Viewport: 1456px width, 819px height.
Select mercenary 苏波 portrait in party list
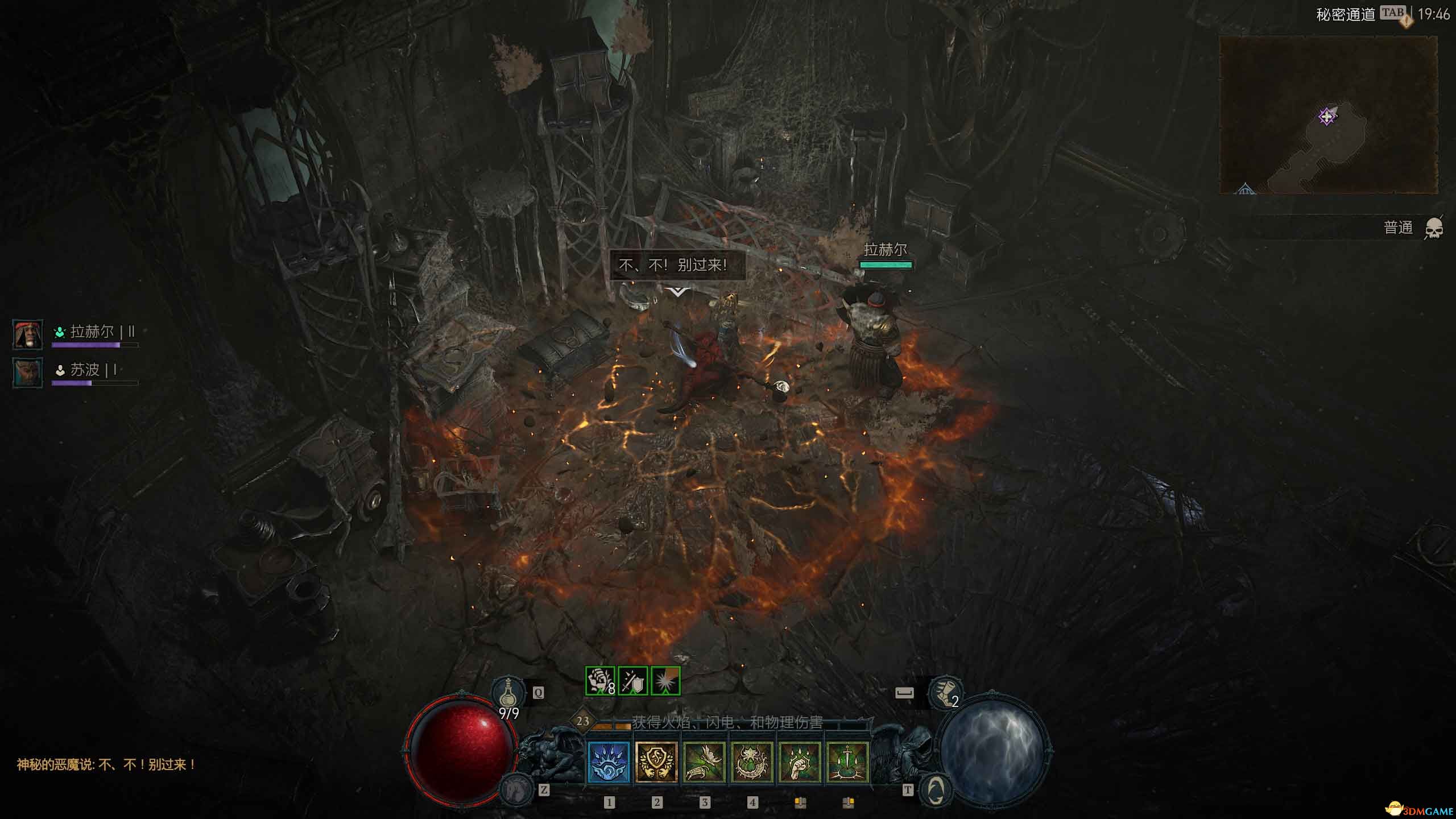(x=28, y=373)
